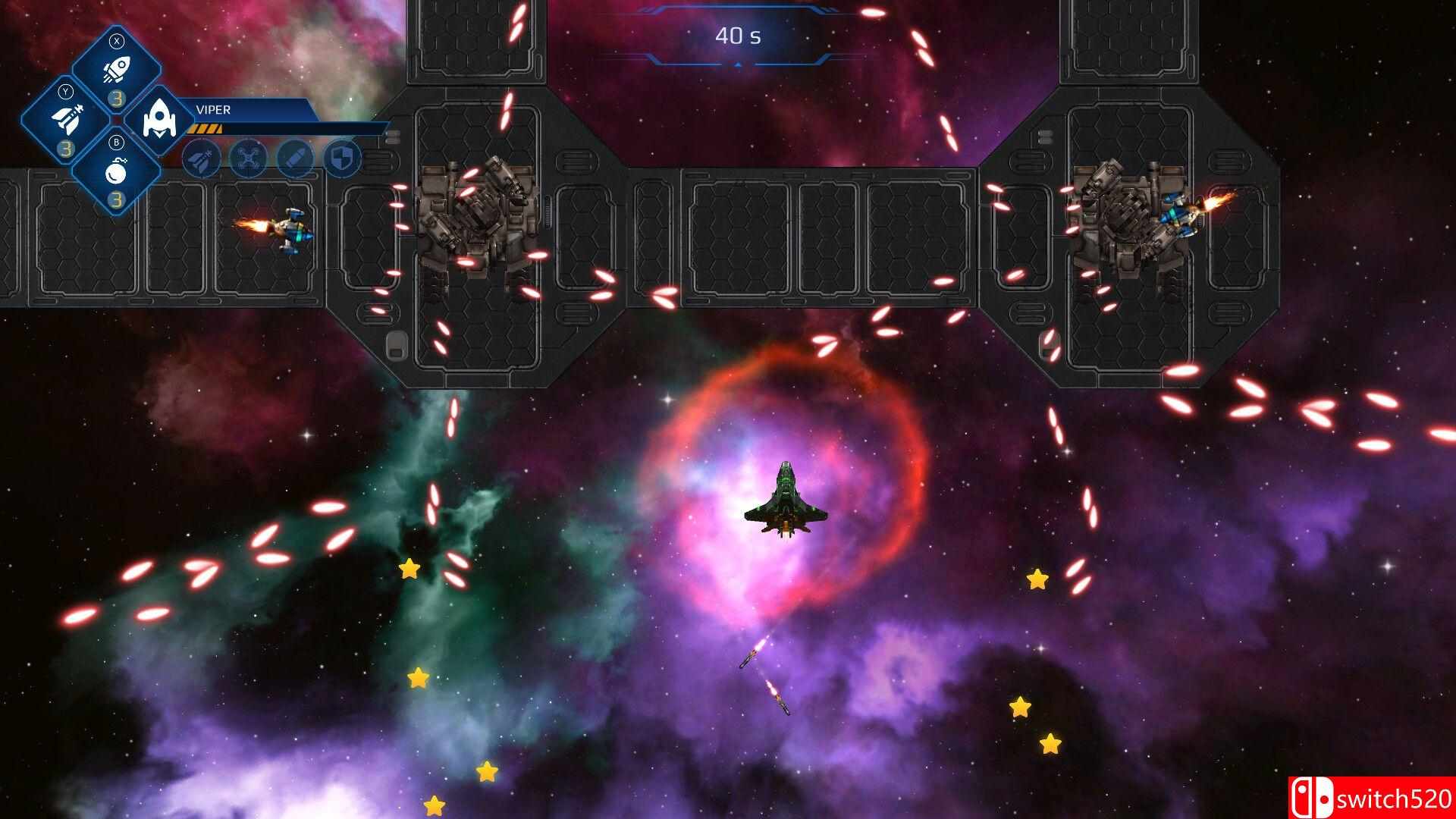1456x819 pixels.
Task: Select the VIPER nameplate label
Action: [212, 109]
